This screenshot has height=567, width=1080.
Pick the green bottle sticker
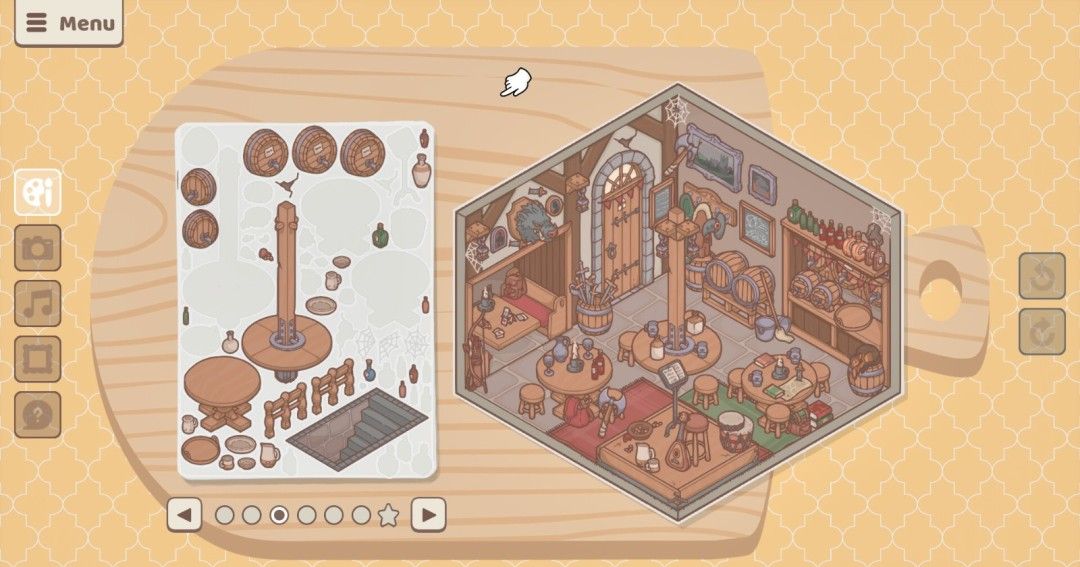(x=380, y=235)
